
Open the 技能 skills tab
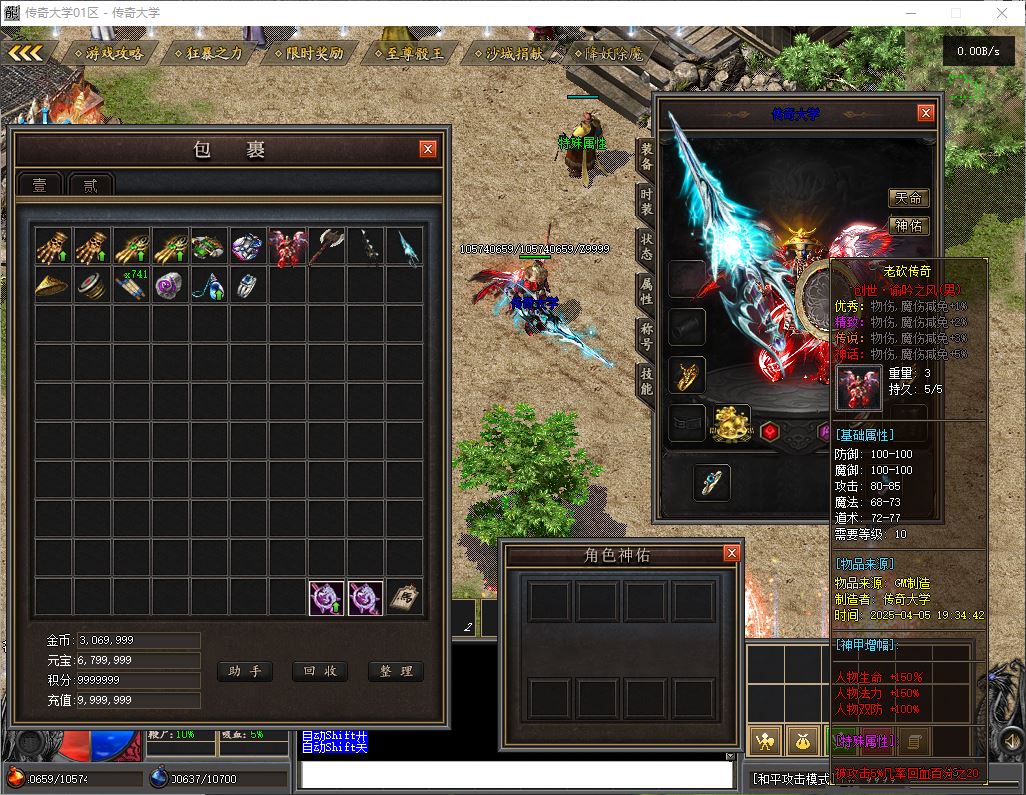646,379
